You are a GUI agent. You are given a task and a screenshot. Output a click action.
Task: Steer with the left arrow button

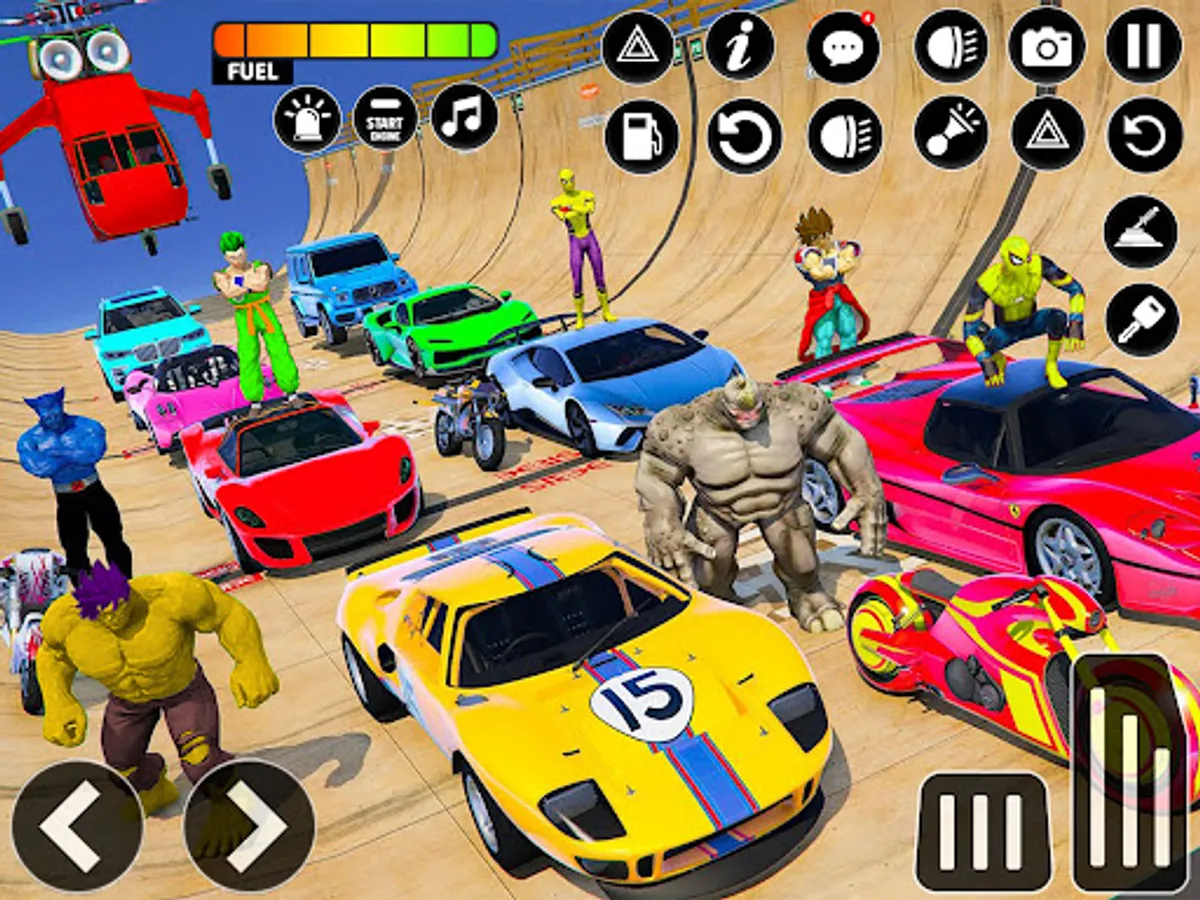point(77,825)
